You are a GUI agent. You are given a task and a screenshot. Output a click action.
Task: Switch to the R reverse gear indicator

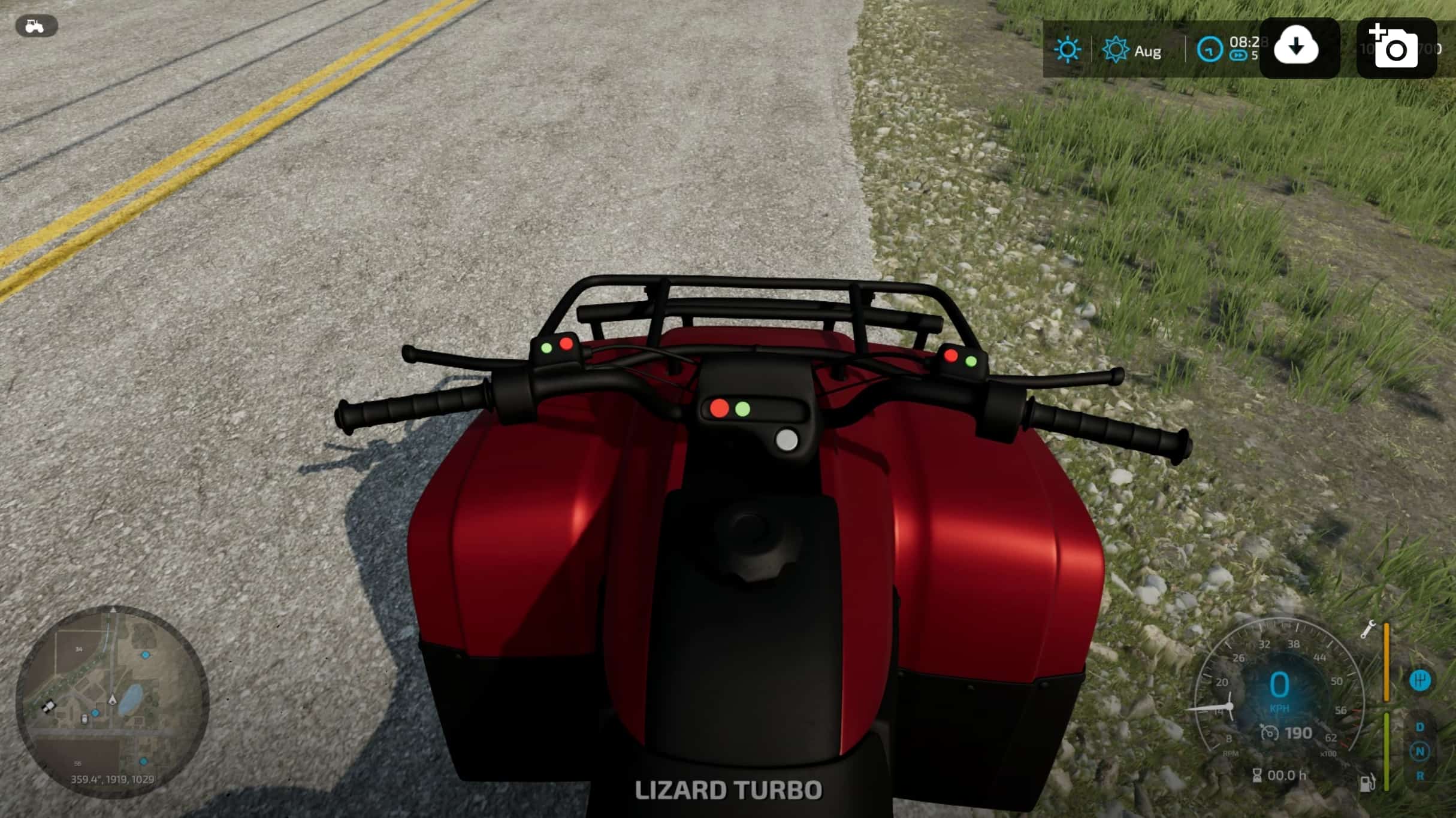coord(1419,776)
